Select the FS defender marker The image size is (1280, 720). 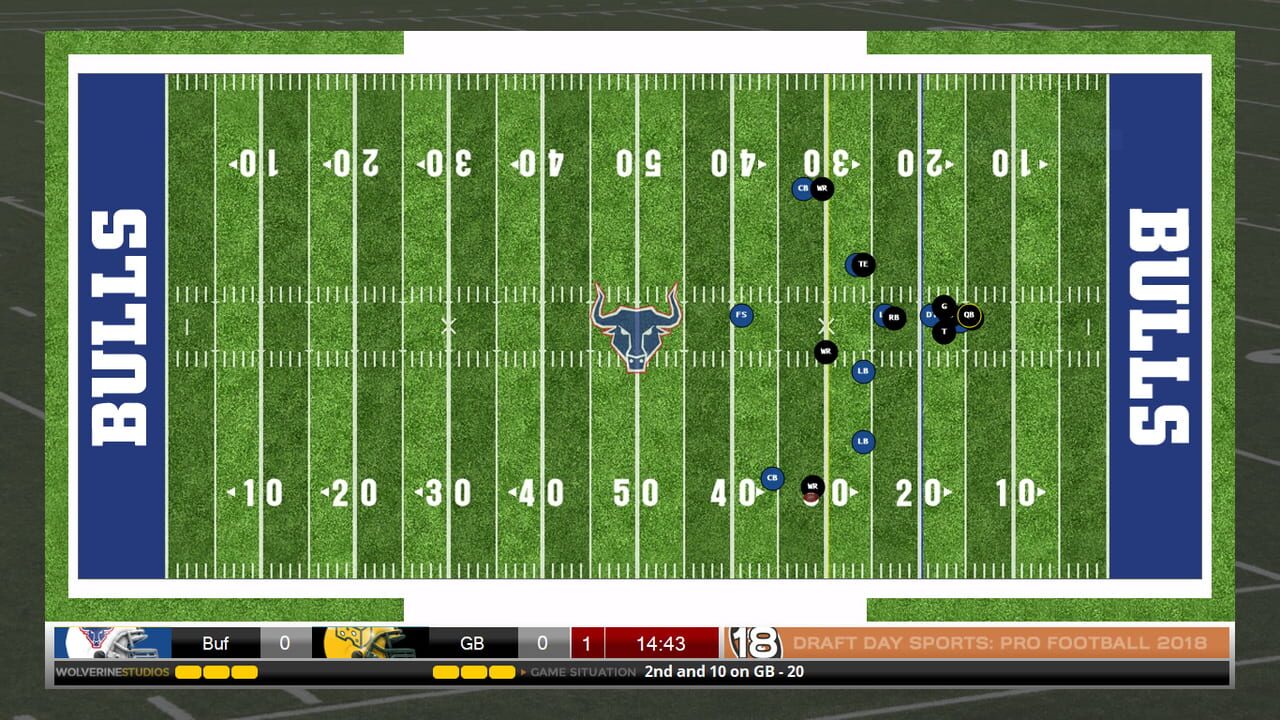pos(741,315)
